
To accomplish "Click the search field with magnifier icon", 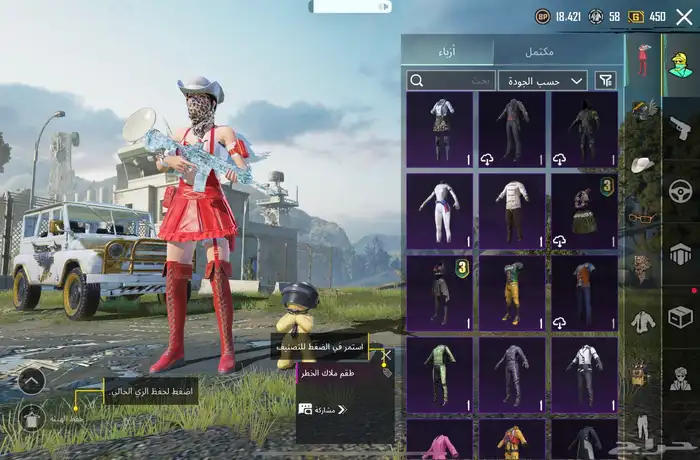I will click(450, 80).
